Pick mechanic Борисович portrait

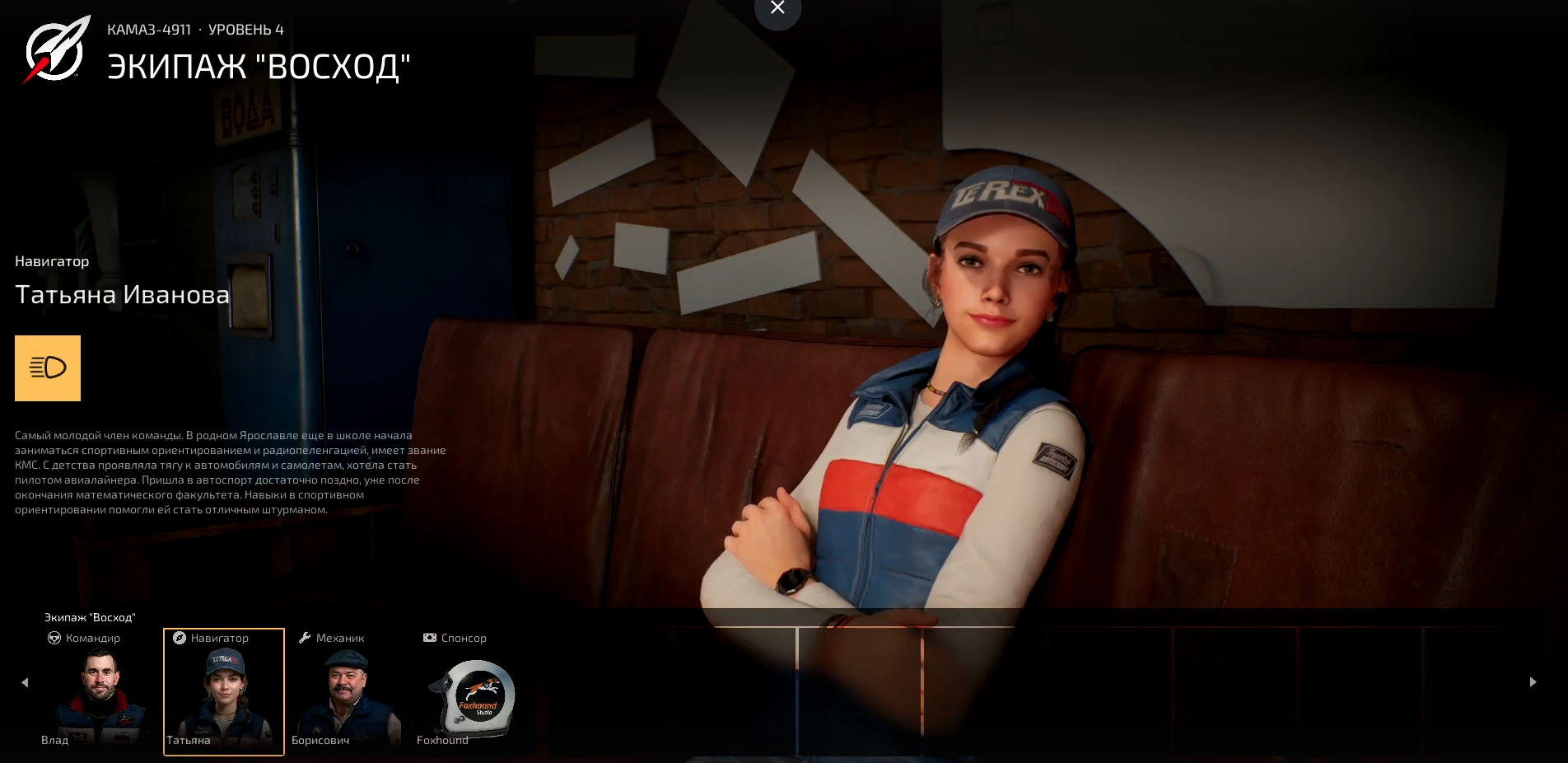click(347, 692)
